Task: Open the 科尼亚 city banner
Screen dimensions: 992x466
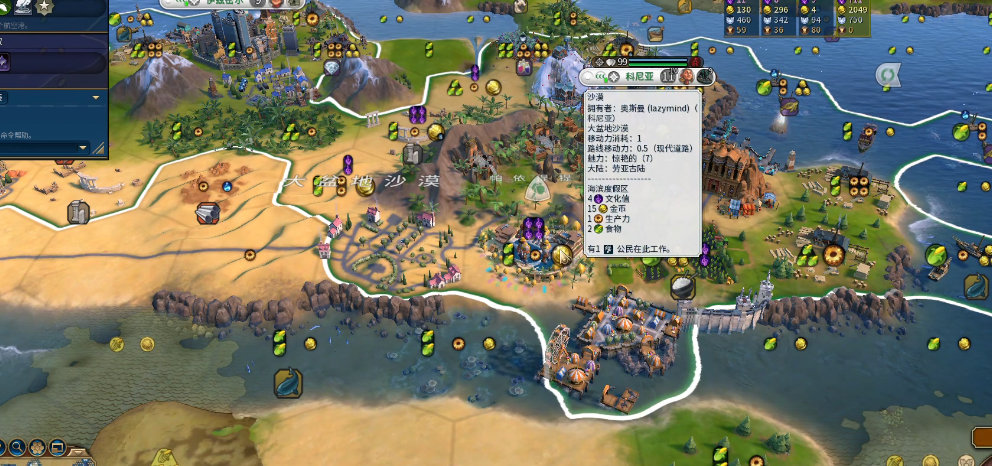Action: click(x=638, y=76)
